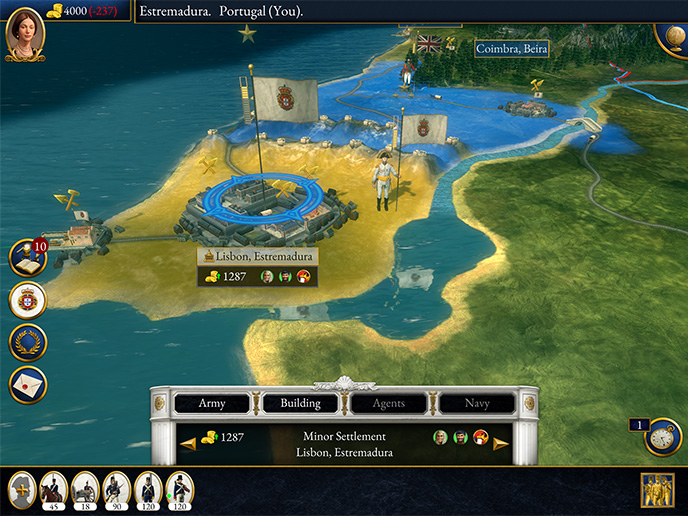This screenshot has width=688, height=516.
Task: End the turn with pocket watch button
Action: (662, 437)
